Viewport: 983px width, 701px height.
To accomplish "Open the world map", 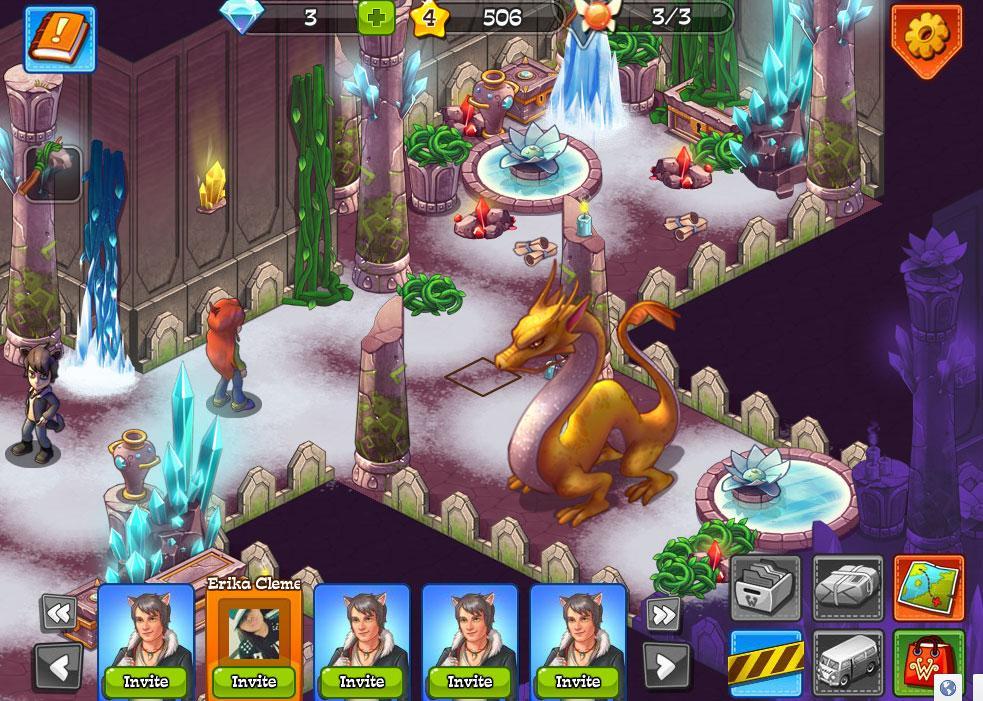I will pyautogui.click(x=928, y=590).
